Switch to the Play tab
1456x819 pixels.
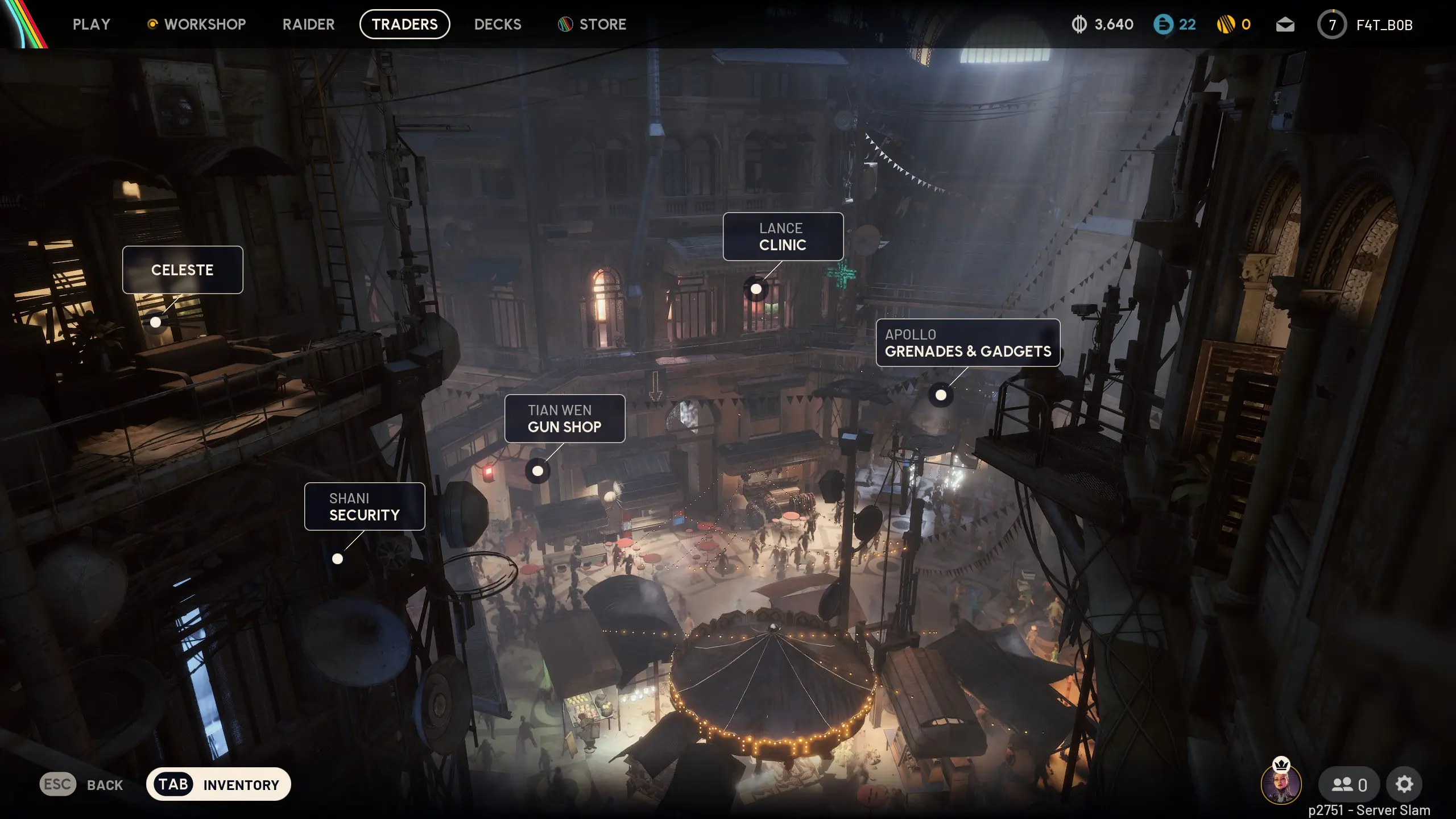[91, 24]
